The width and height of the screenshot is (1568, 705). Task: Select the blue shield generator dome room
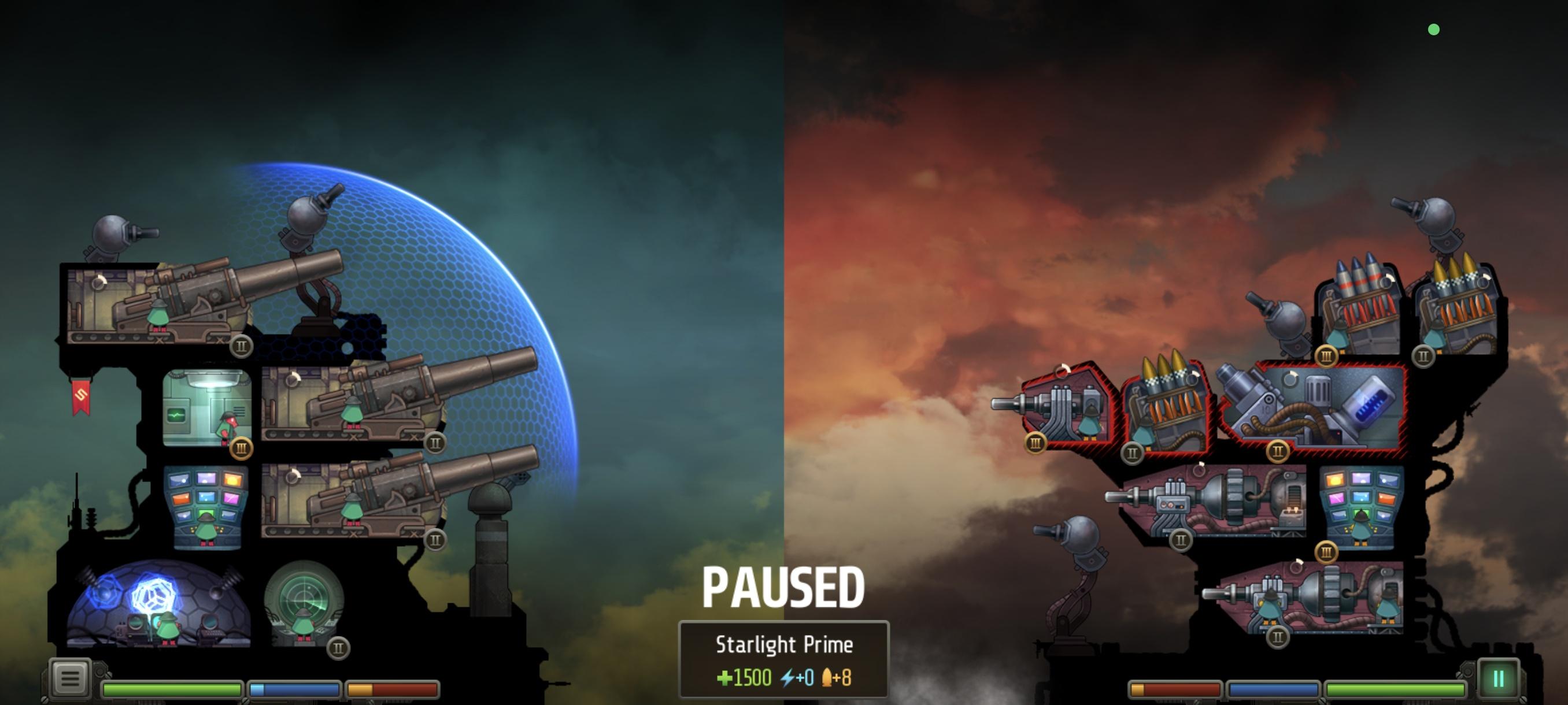(x=158, y=604)
